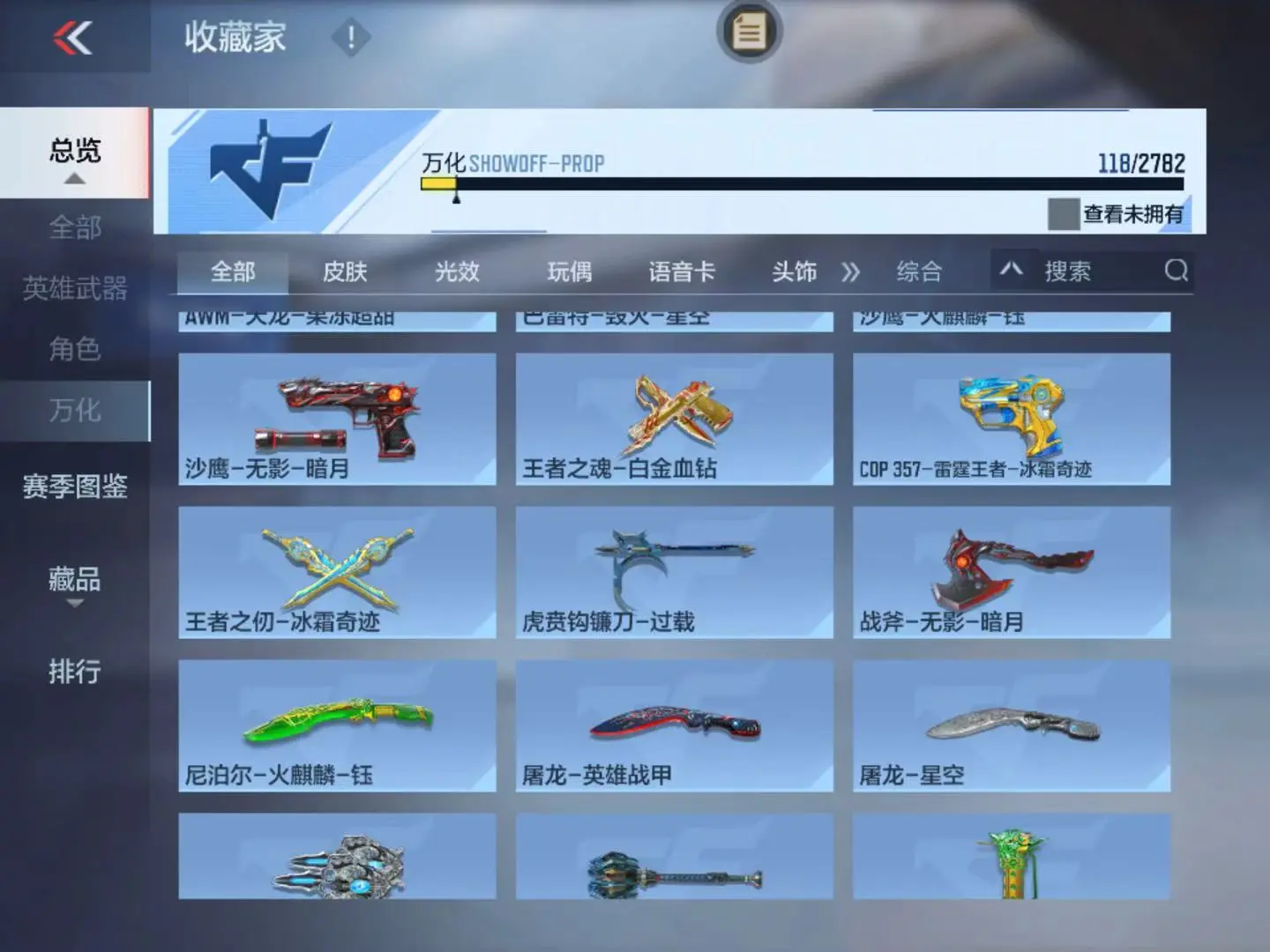Choose the 屠龙-星空 blade card
1270x952 pixels.
(x=1012, y=725)
